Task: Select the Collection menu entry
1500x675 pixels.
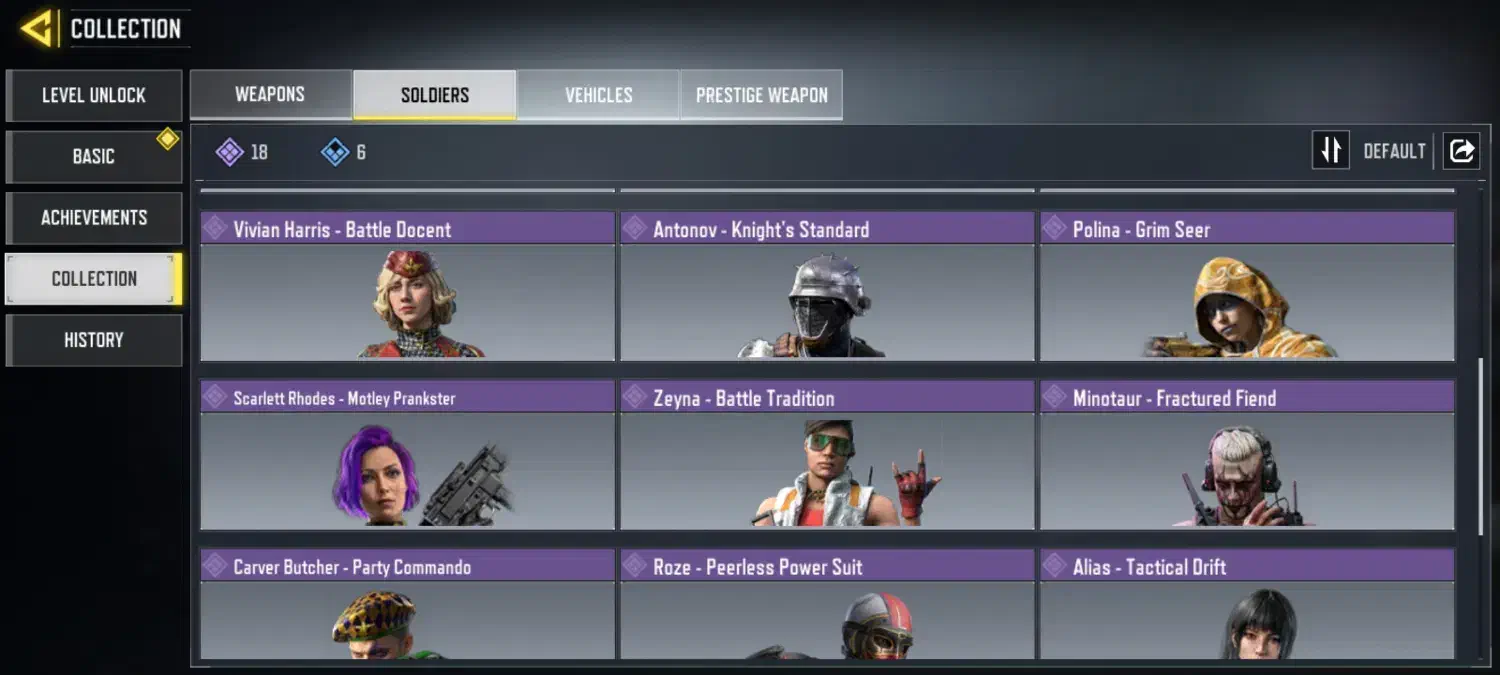Action: point(94,279)
